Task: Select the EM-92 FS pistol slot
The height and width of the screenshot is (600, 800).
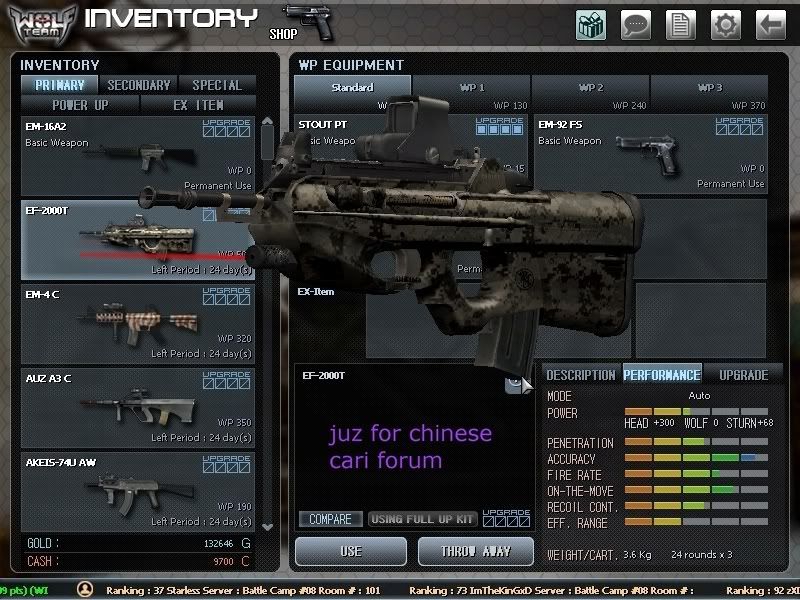Action: tap(650, 154)
